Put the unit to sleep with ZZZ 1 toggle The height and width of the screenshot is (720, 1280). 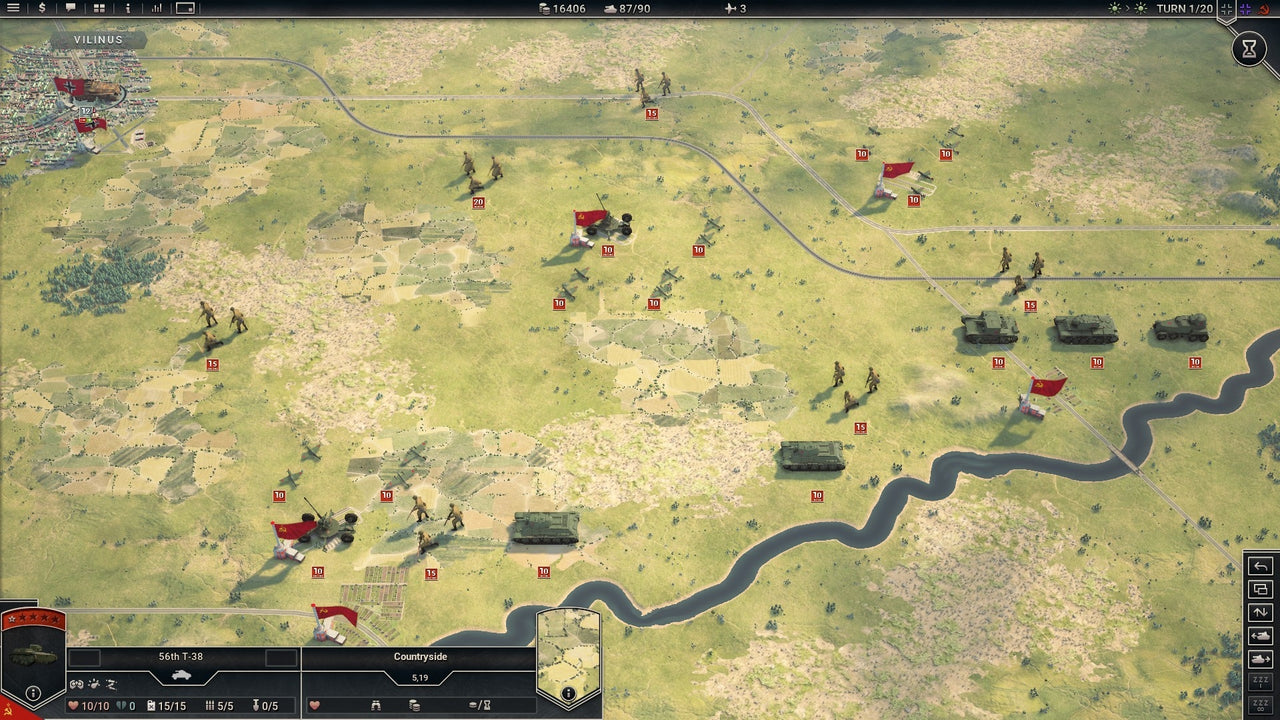1261,680
